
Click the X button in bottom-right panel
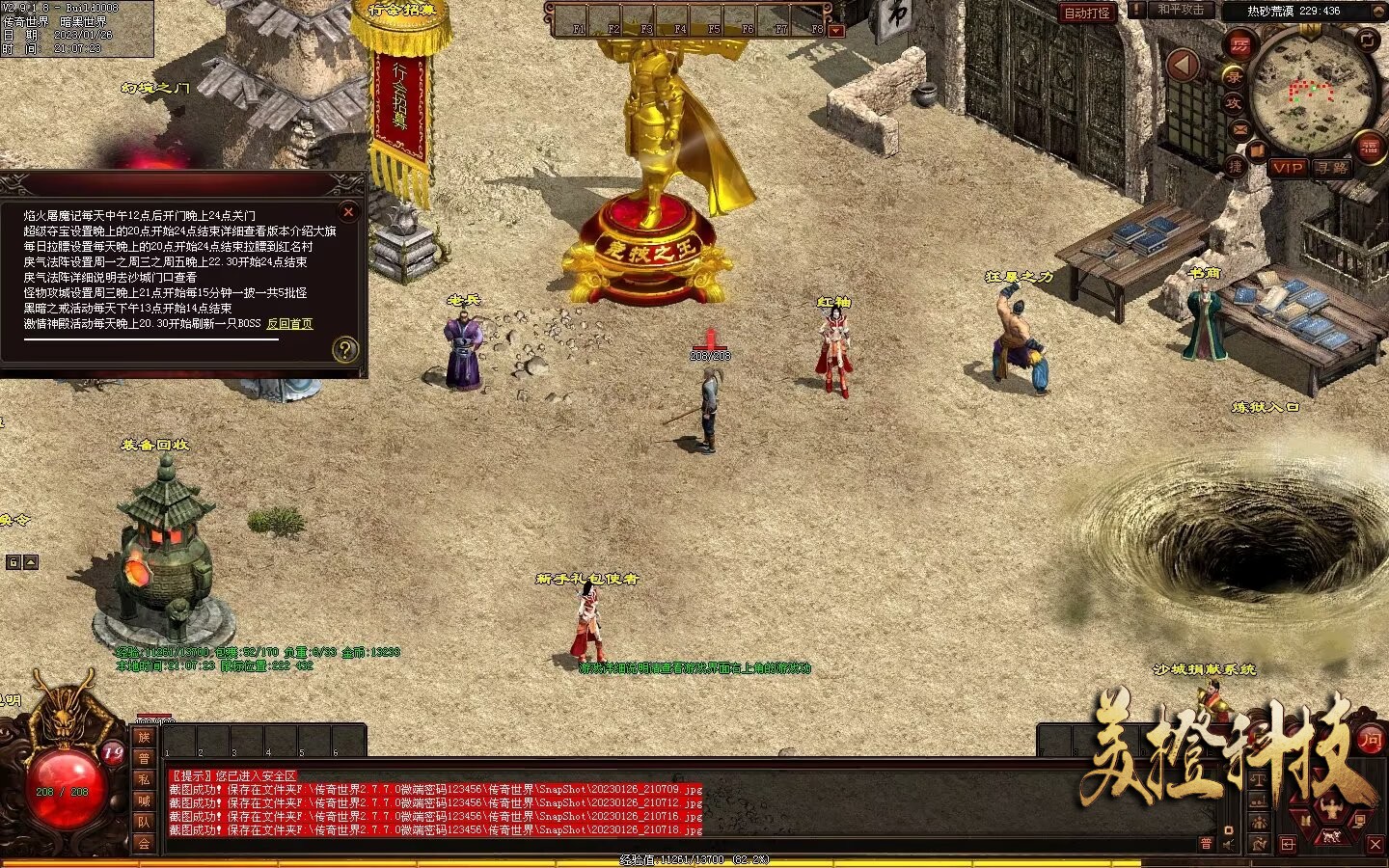pos(1375,845)
